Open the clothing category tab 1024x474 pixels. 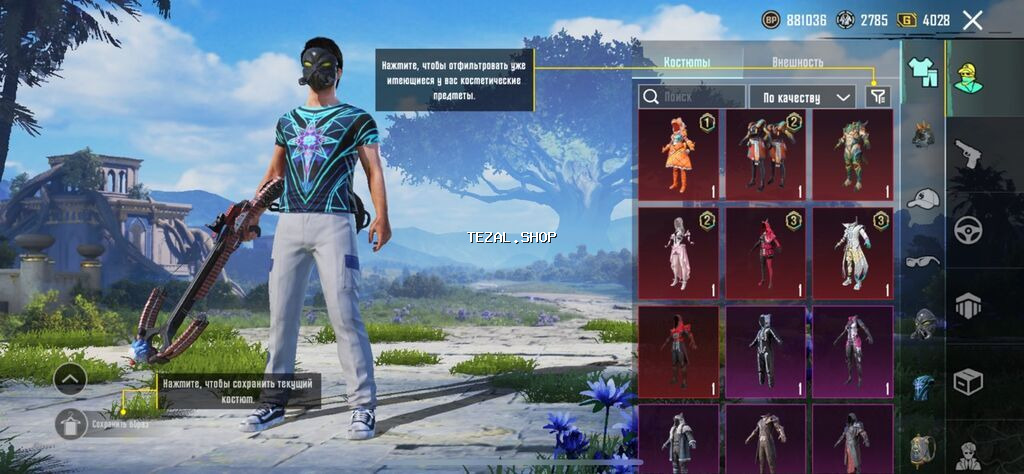pos(922,72)
